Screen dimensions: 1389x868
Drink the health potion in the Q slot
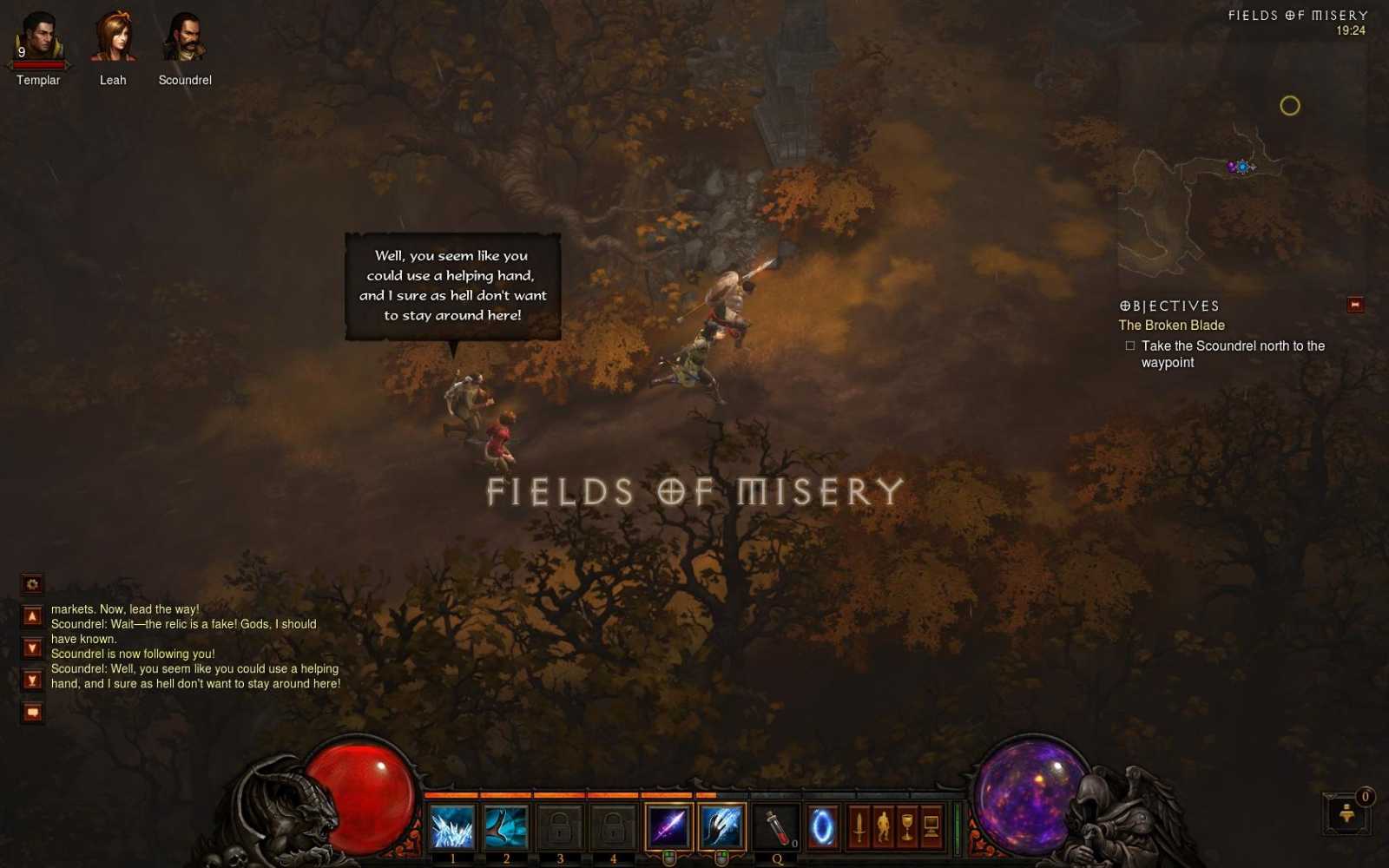(x=774, y=826)
